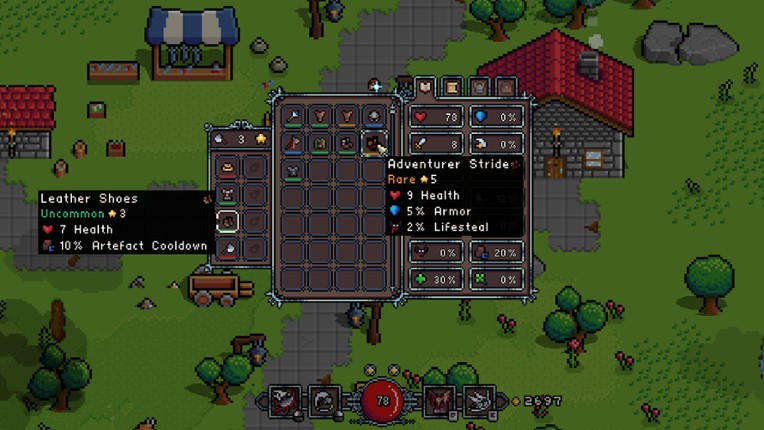Choose the green-tier chest armor in inventory
Screen dimensions: 764x430
320,143
